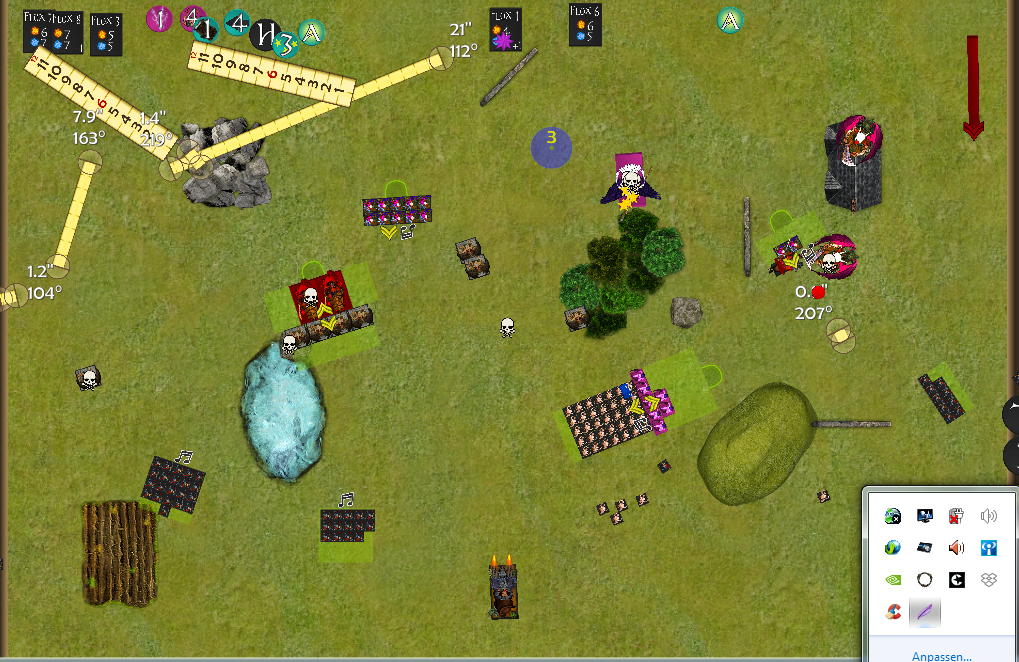The image size is (1019, 662).
Task: Select the purple number 4 token
Action: (x=193, y=17)
